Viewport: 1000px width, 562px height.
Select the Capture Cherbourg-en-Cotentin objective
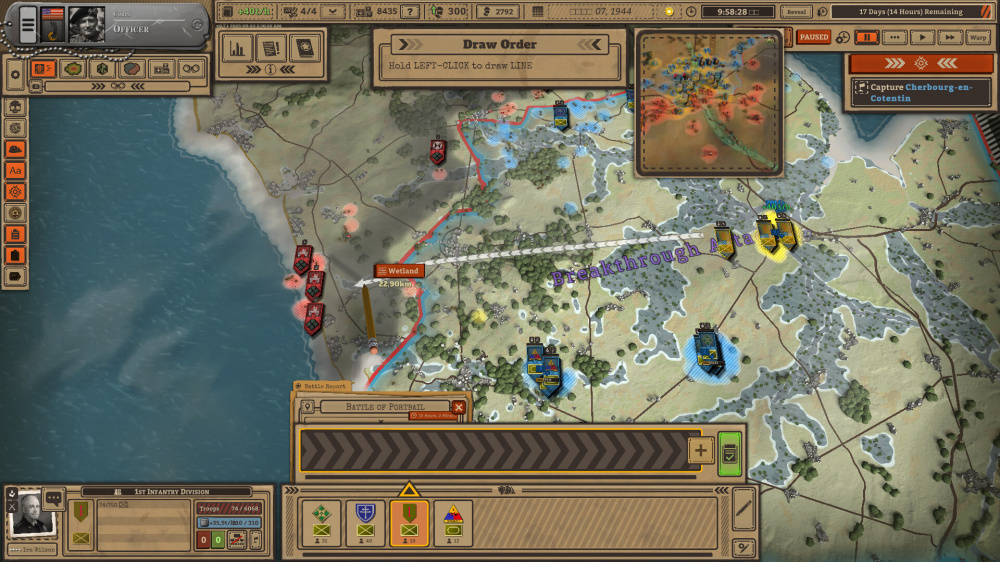coord(920,92)
